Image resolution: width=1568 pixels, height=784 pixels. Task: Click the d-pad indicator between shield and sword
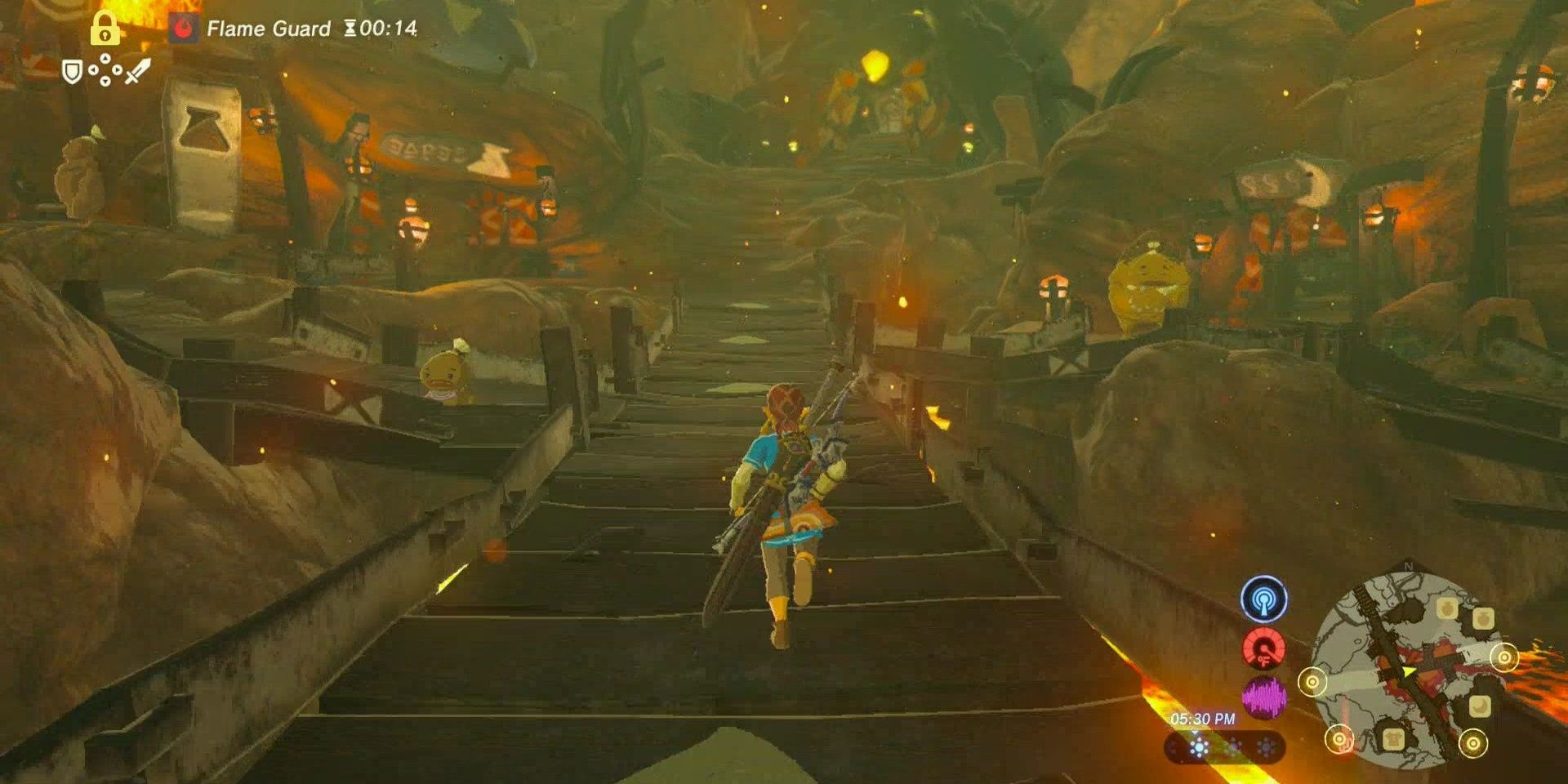pos(105,71)
